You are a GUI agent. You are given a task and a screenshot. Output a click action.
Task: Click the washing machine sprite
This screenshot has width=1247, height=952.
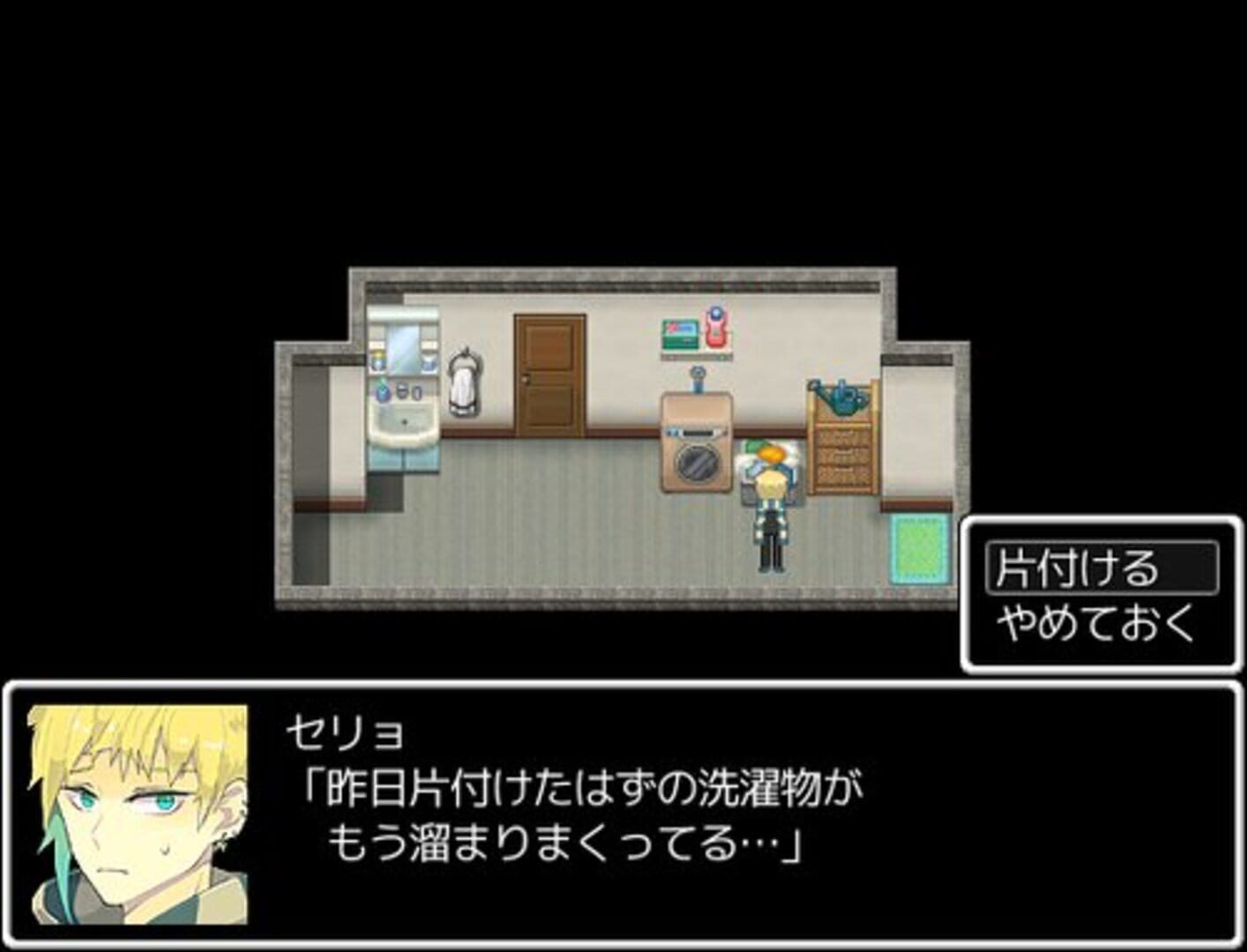tap(695, 441)
